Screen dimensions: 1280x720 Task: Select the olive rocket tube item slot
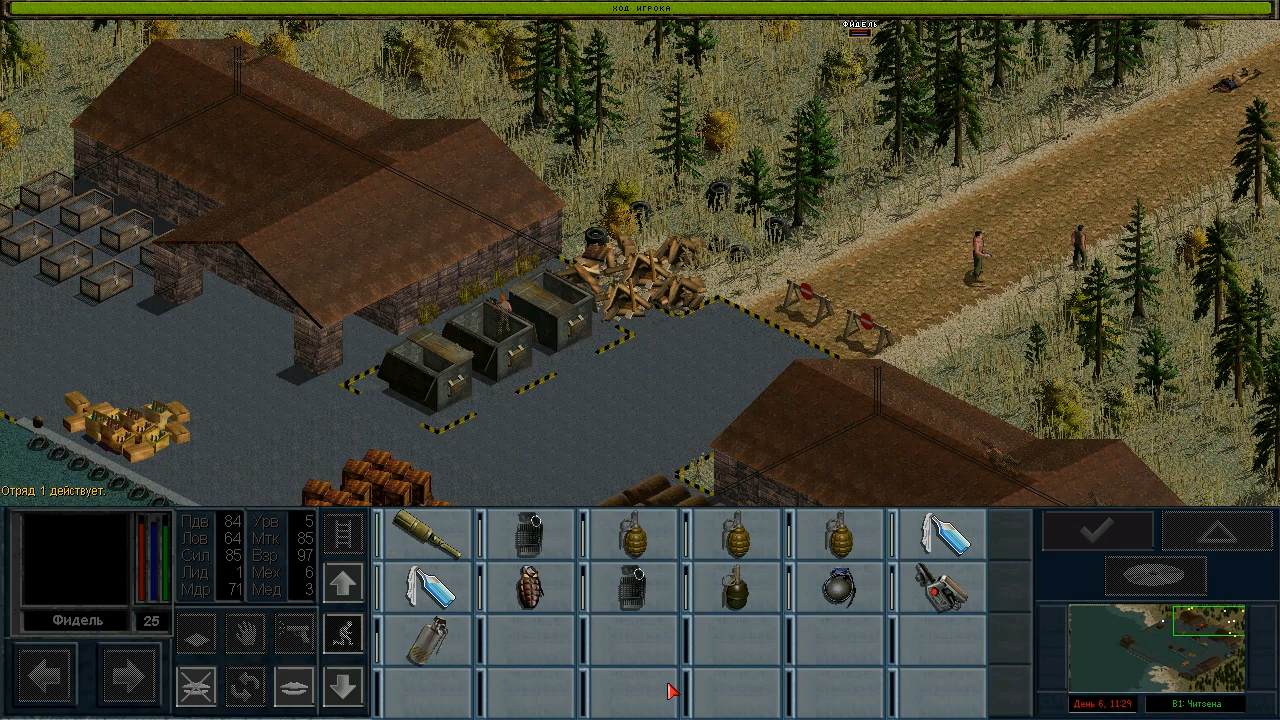click(427, 535)
